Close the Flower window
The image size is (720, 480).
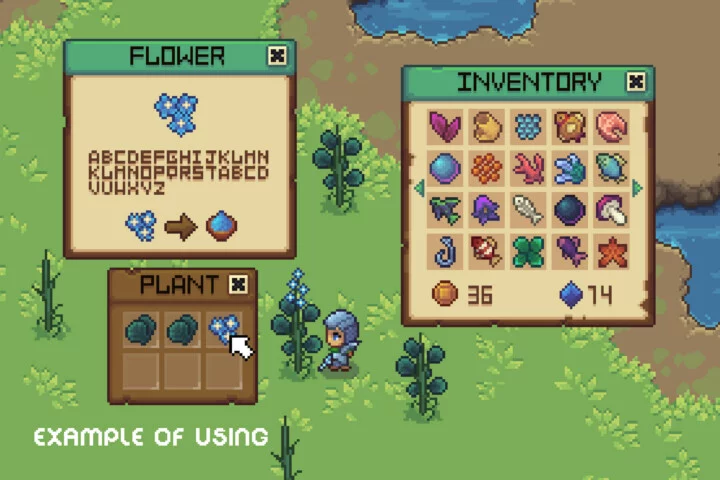(x=277, y=57)
